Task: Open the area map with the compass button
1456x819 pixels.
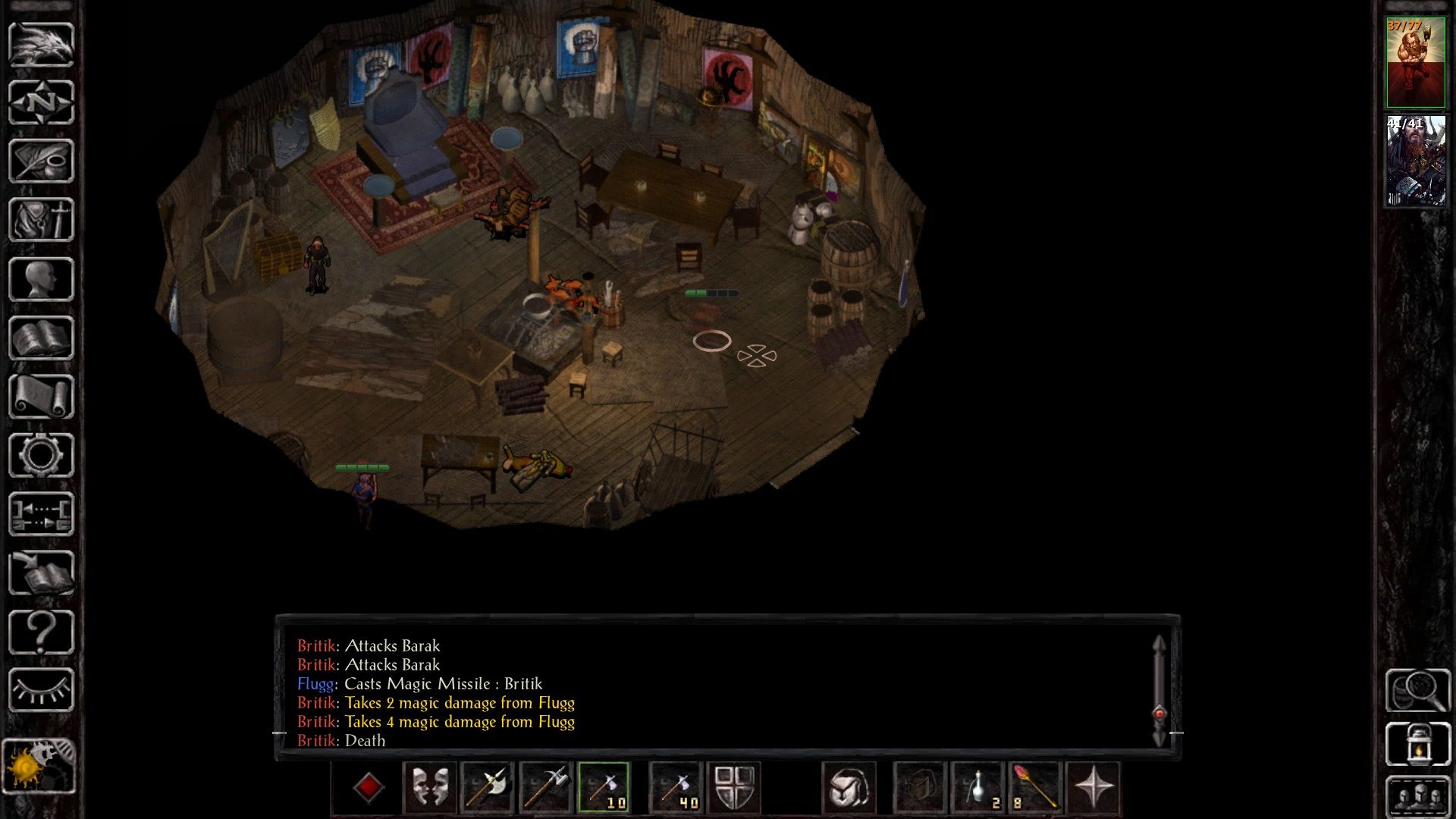Action: click(x=41, y=102)
